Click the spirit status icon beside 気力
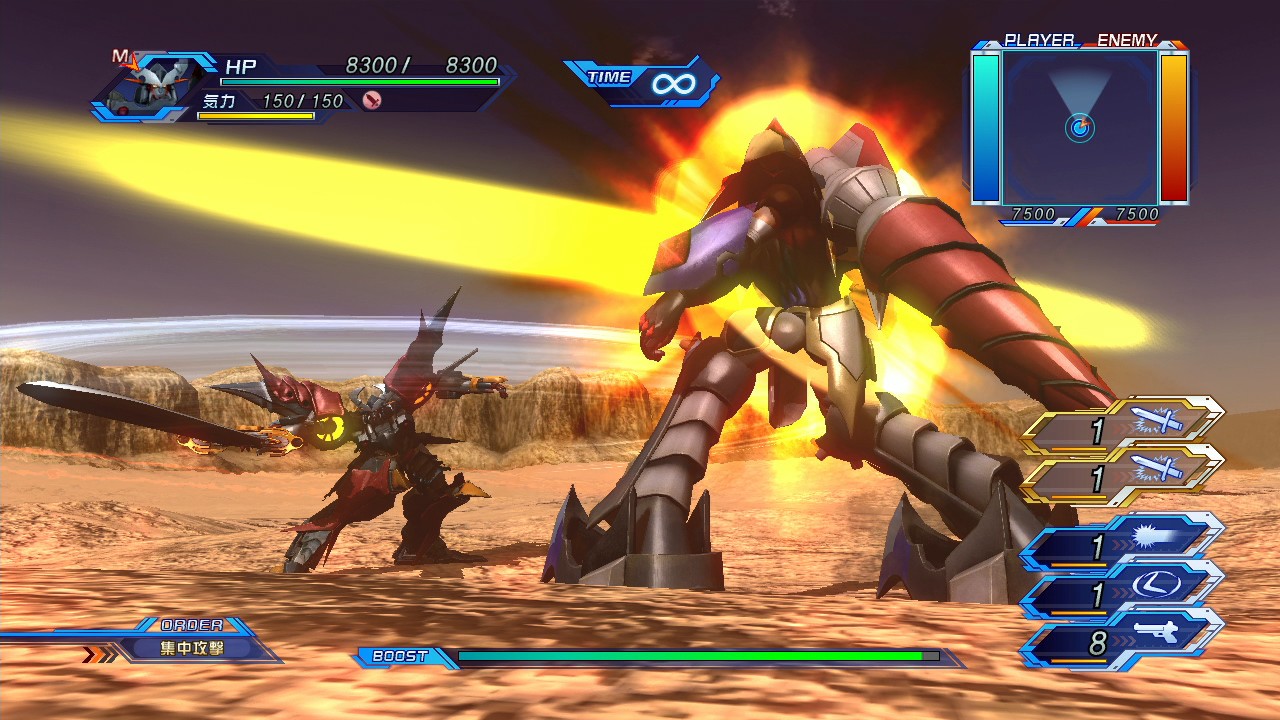 coord(372,100)
